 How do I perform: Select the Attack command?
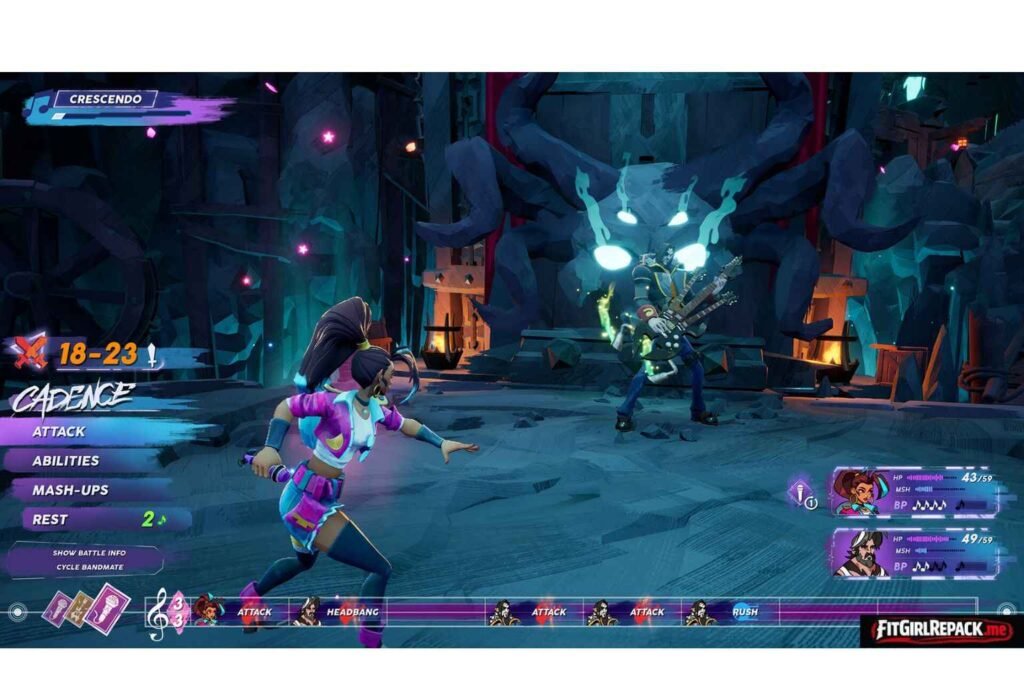(60, 432)
